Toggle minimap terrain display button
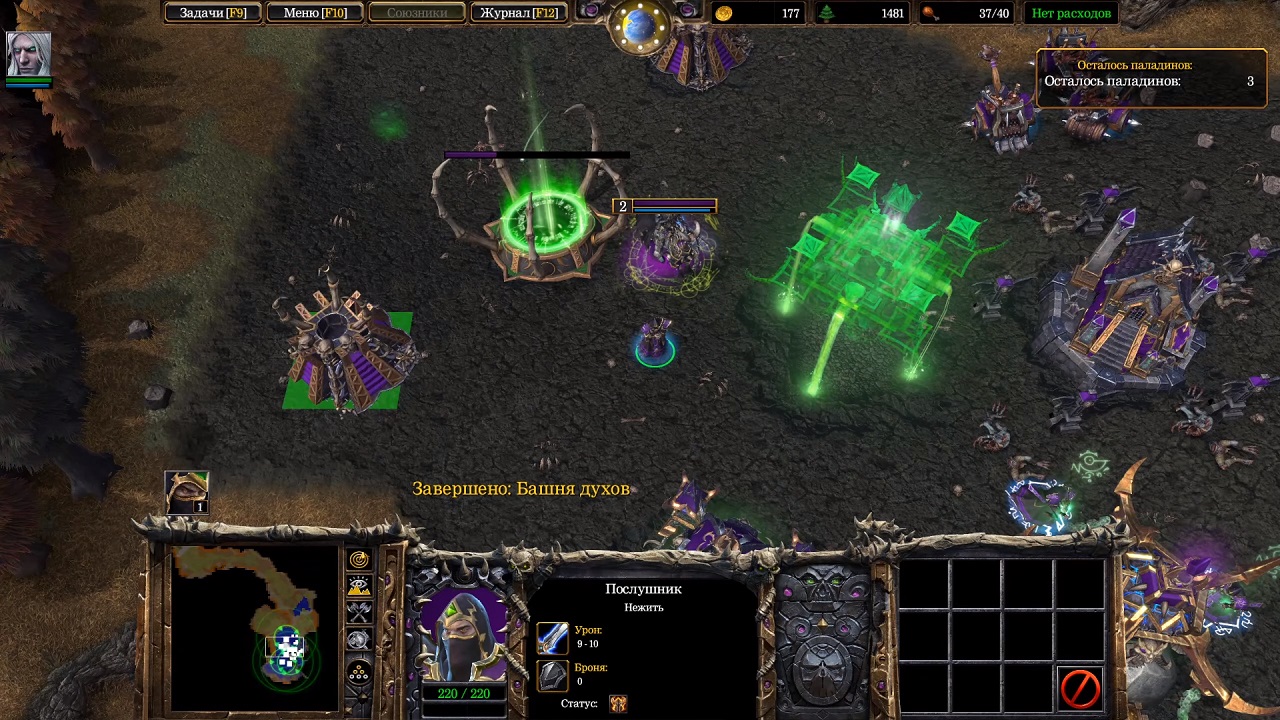 tap(359, 586)
